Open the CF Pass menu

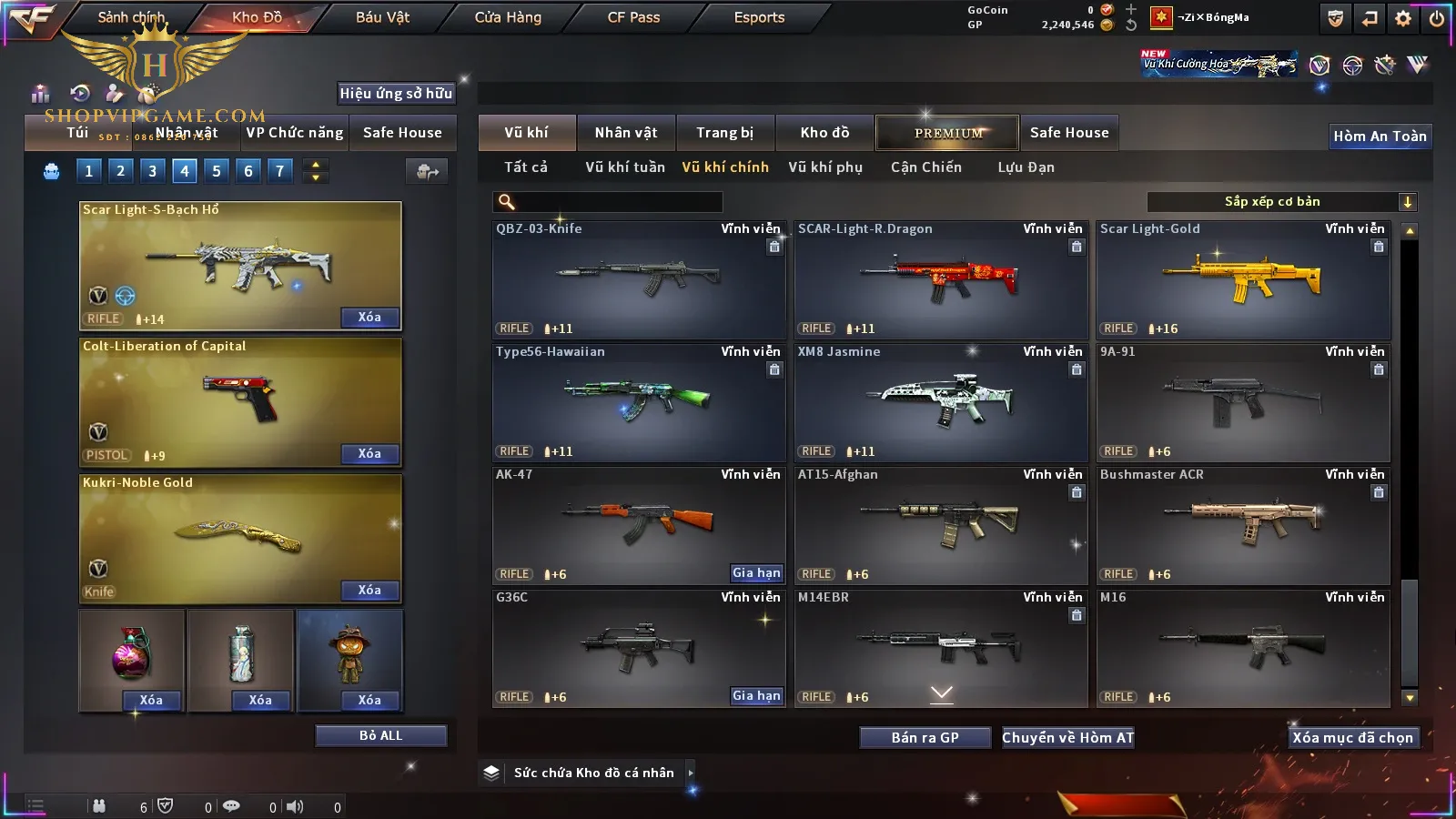tap(633, 17)
